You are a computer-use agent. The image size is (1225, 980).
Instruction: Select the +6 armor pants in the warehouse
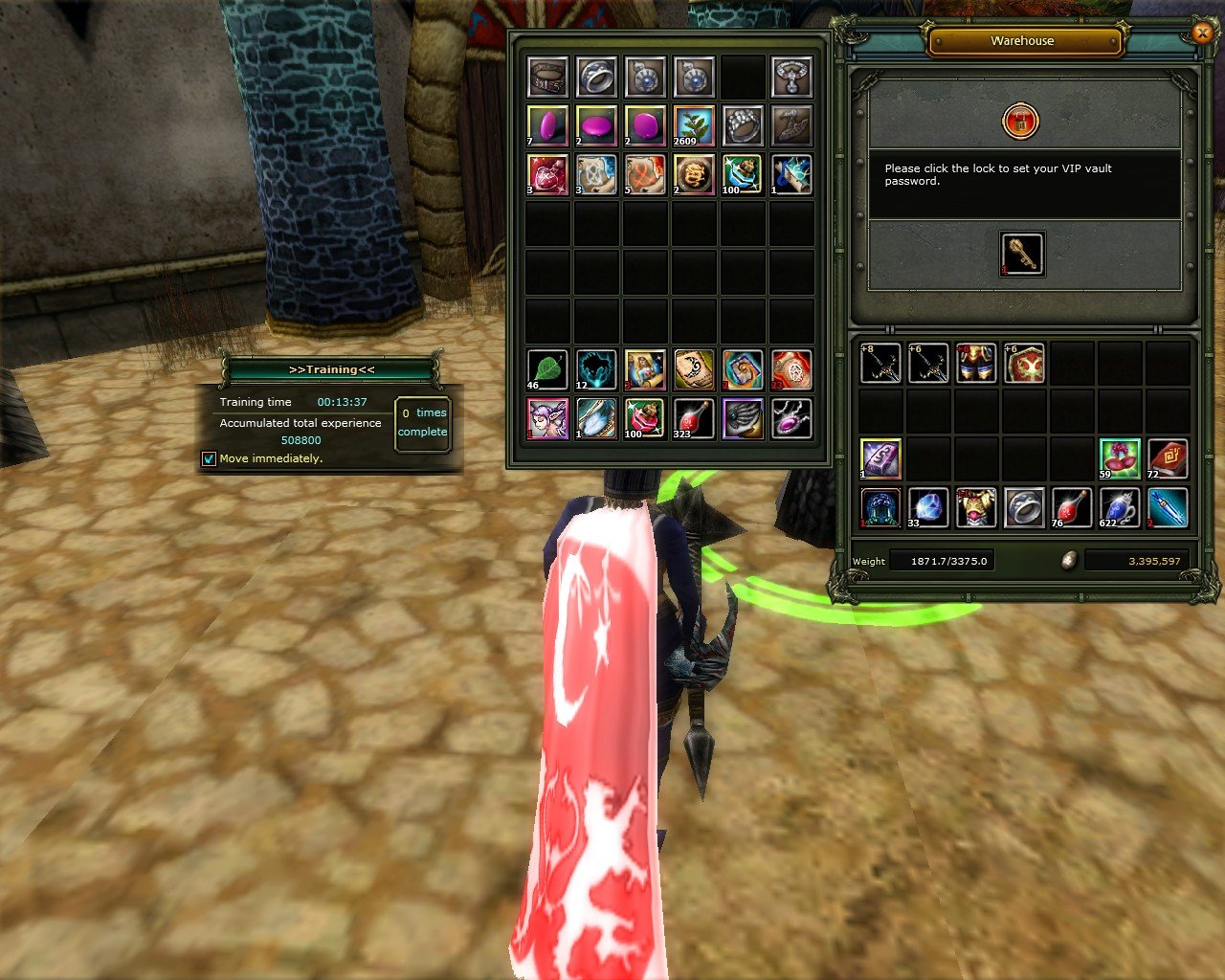coord(975,363)
